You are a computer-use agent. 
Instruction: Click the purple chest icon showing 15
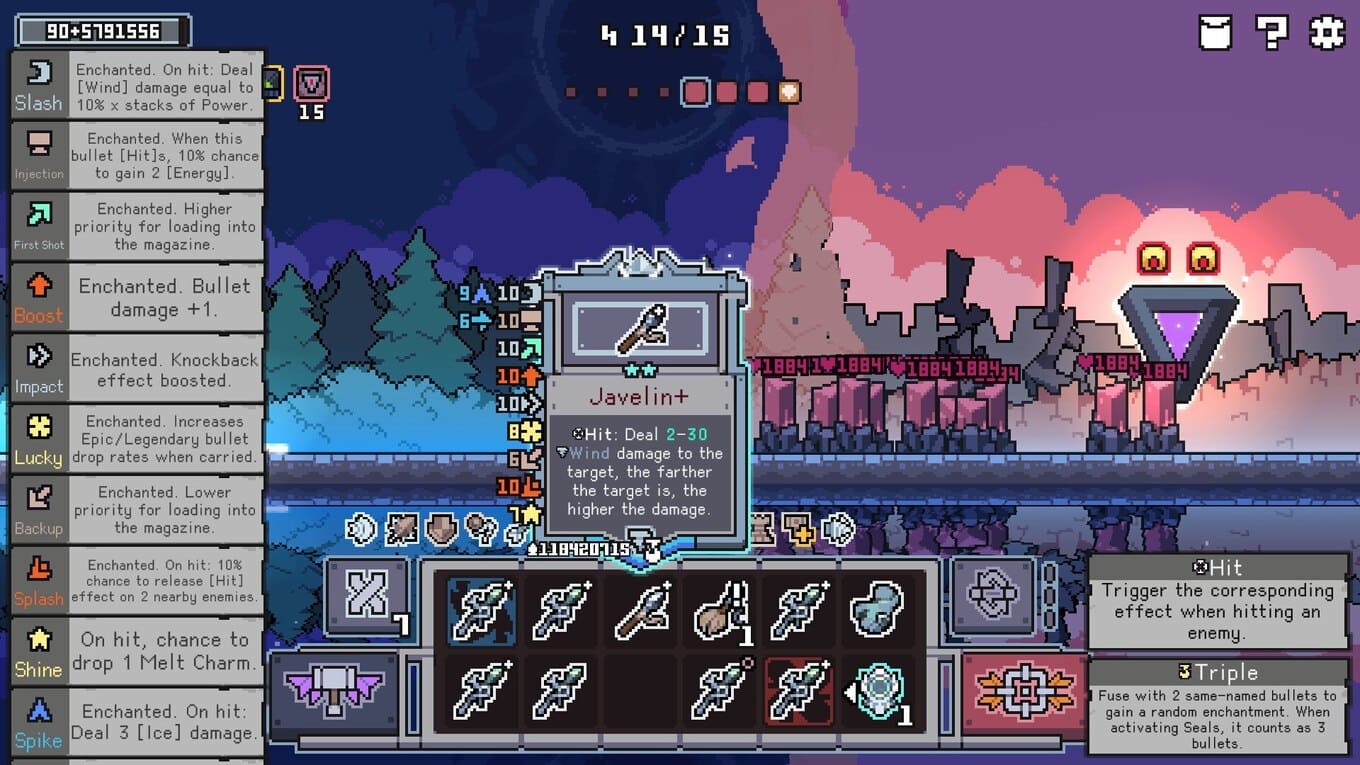(312, 84)
